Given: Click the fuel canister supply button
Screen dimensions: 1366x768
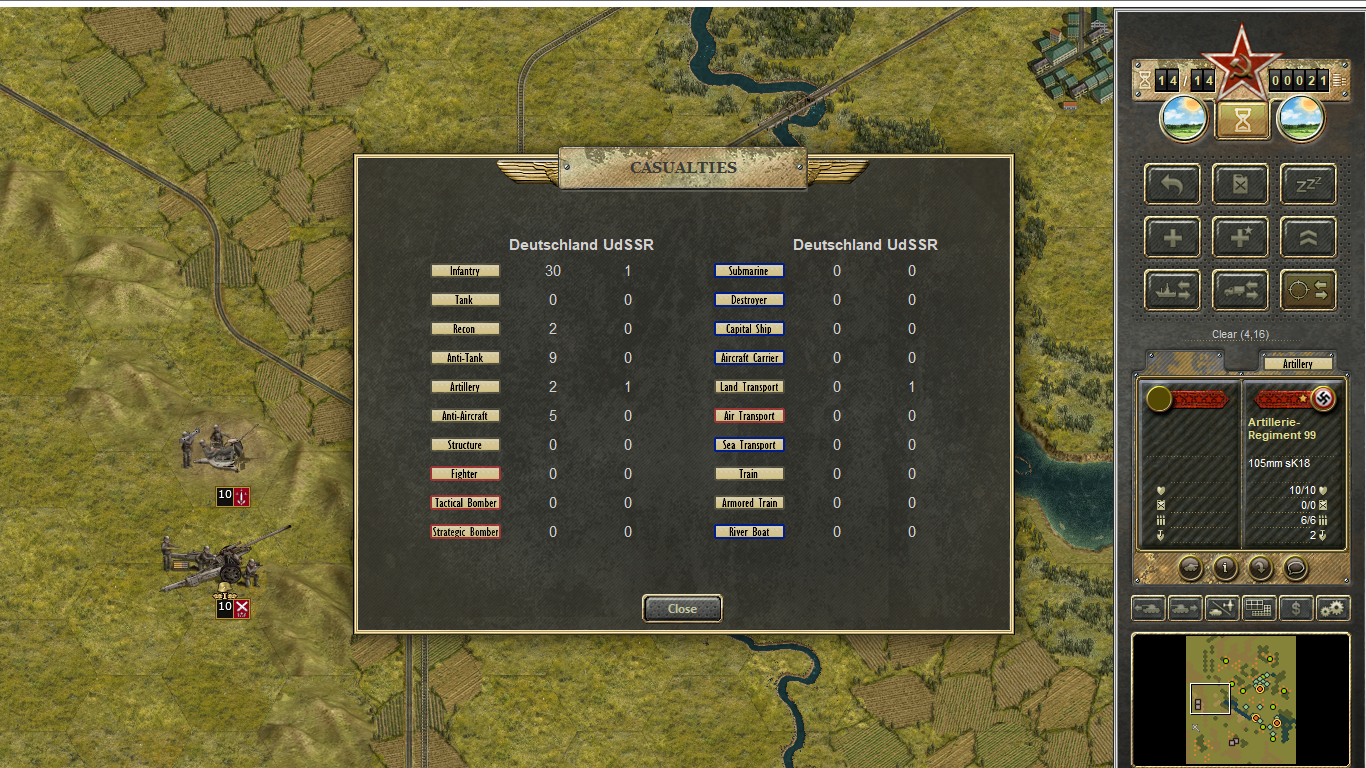Looking at the screenshot, I should click(1240, 185).
